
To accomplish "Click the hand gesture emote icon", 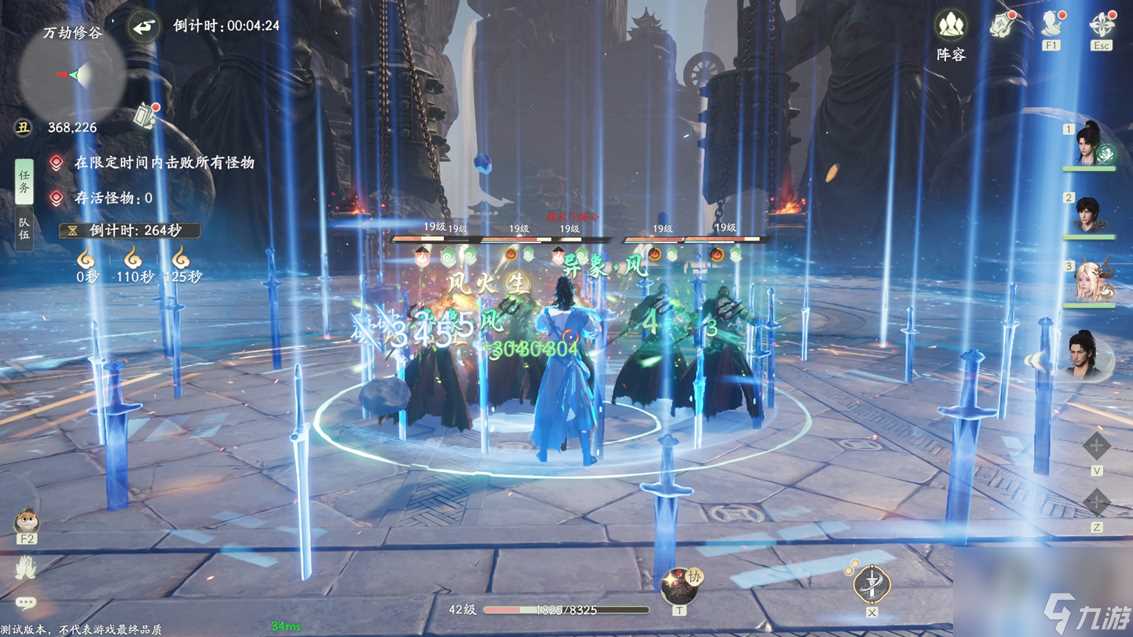I will 26,568.
